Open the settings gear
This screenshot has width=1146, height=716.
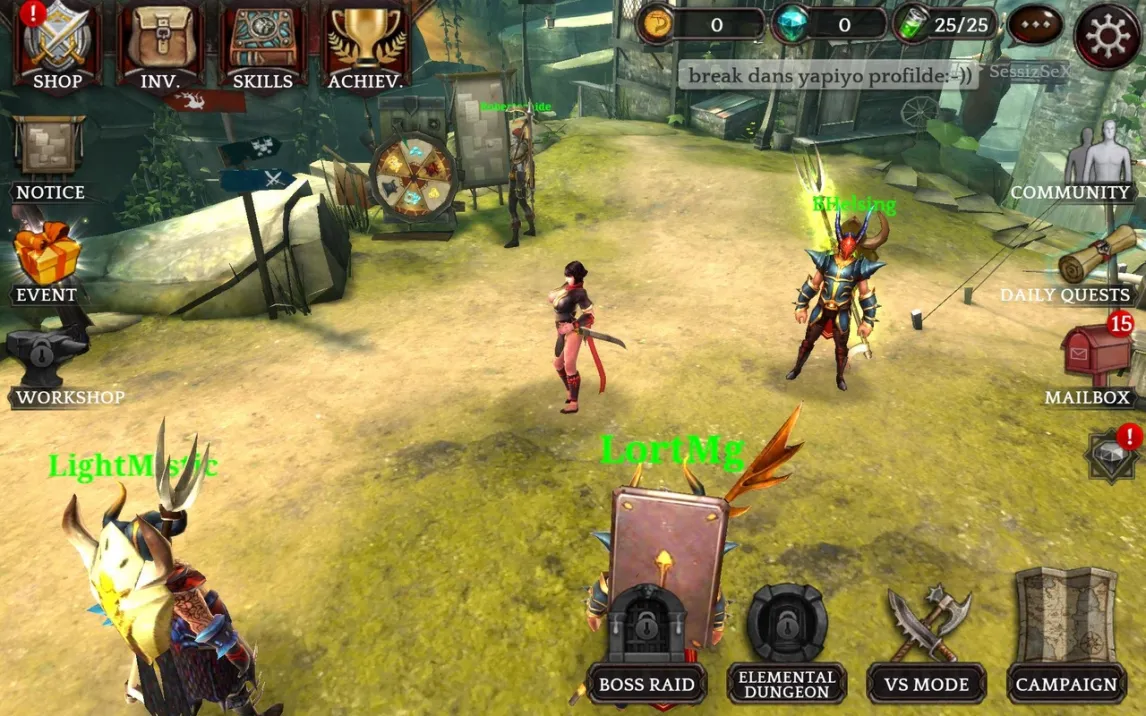pos(1107,36)
